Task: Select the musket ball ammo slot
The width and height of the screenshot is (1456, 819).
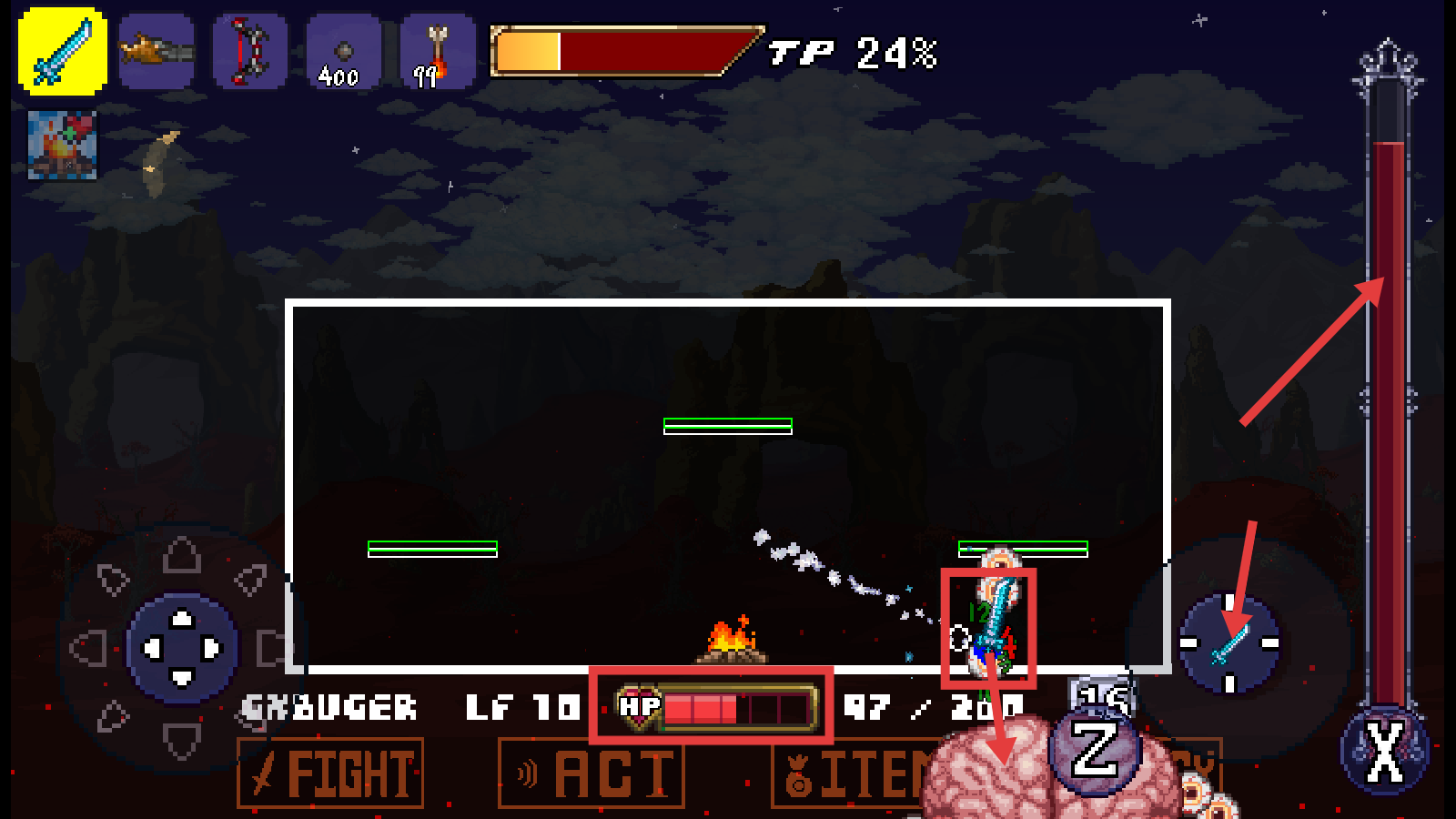Action: pyautogui.click(x=343, y=52)
